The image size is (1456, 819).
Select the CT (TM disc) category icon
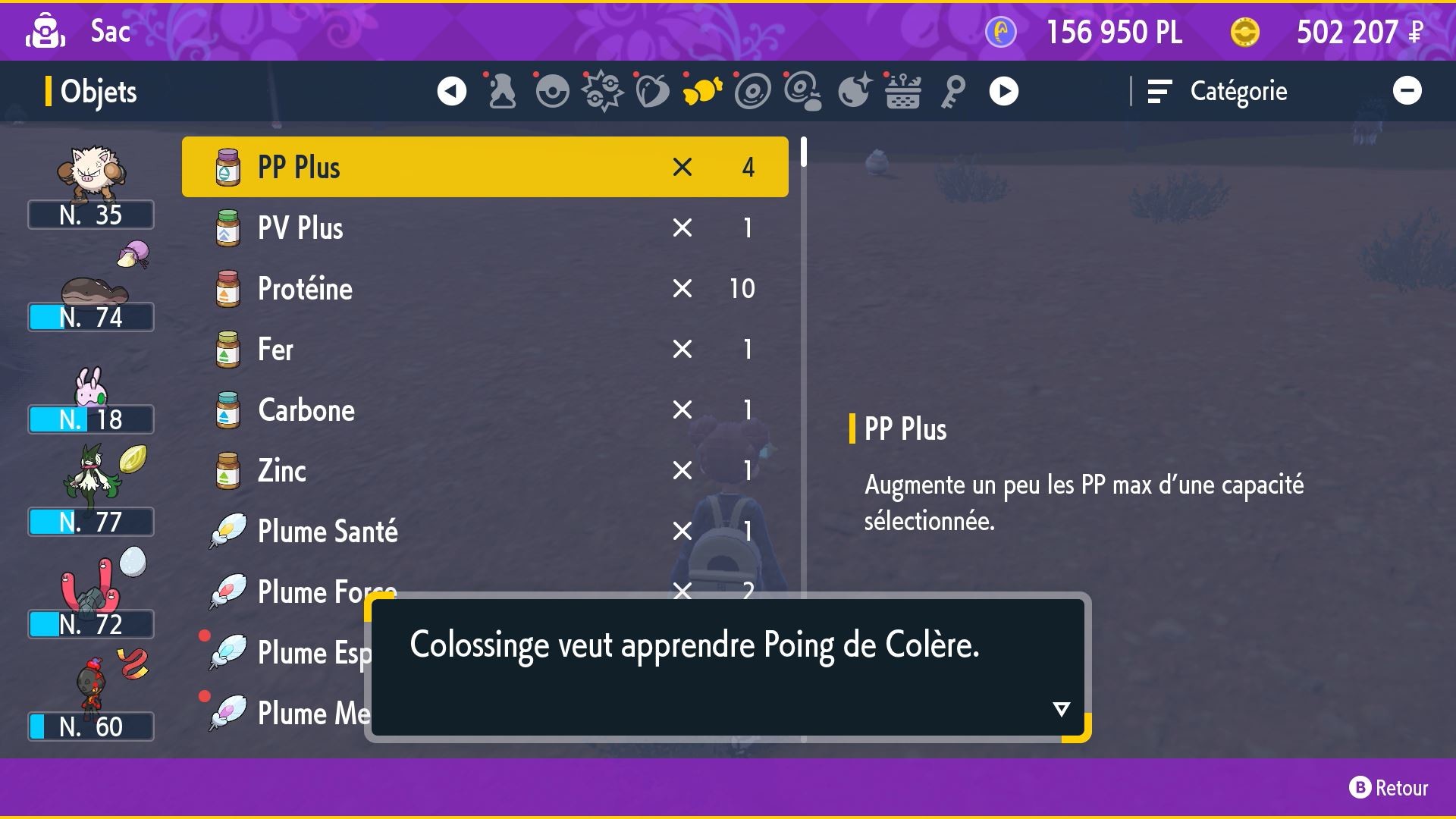click(752, 90)
